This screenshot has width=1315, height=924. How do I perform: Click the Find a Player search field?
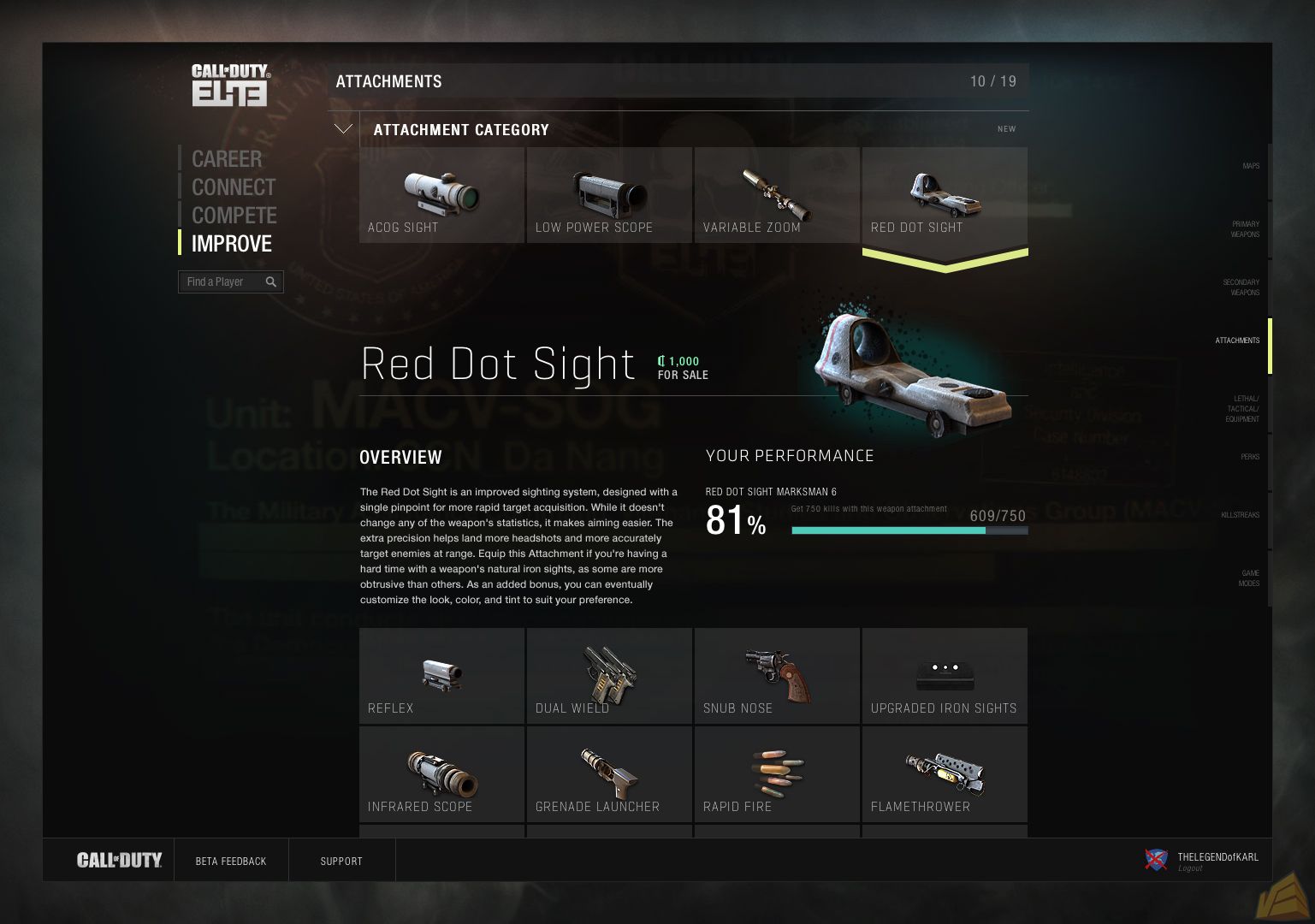click(222, 281)
